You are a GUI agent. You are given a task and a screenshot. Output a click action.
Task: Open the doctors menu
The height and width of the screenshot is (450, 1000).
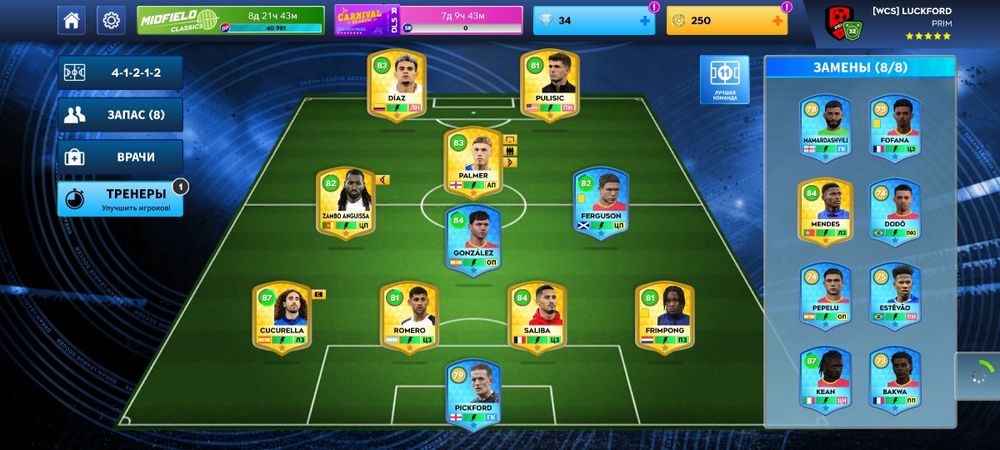(120, 157)
